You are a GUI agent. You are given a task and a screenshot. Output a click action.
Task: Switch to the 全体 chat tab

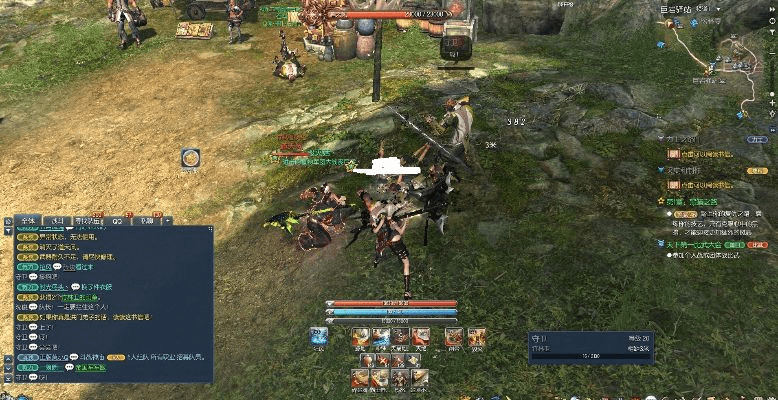[27, 220]
